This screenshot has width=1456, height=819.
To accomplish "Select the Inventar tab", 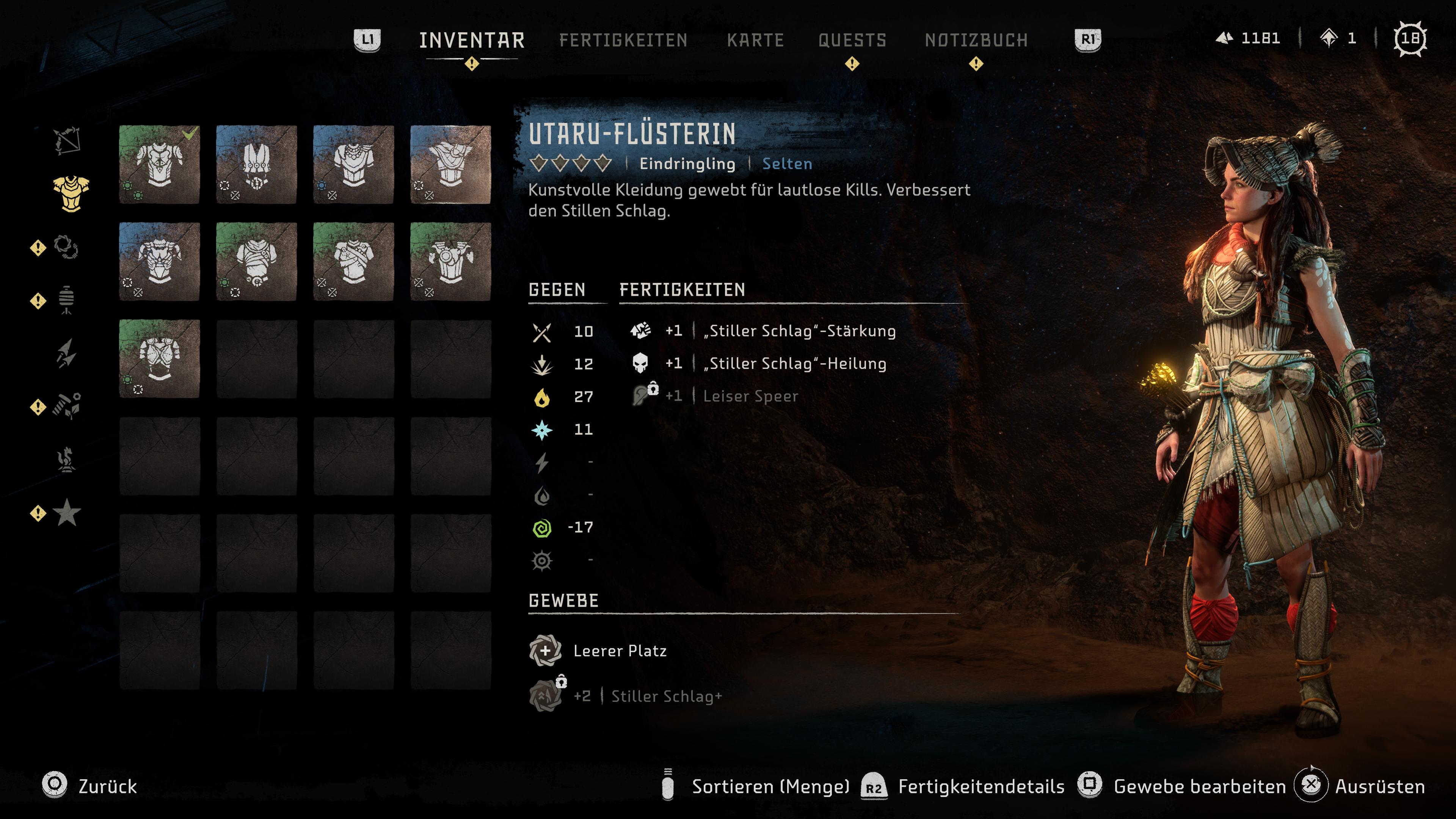I will tap(471, 40).
